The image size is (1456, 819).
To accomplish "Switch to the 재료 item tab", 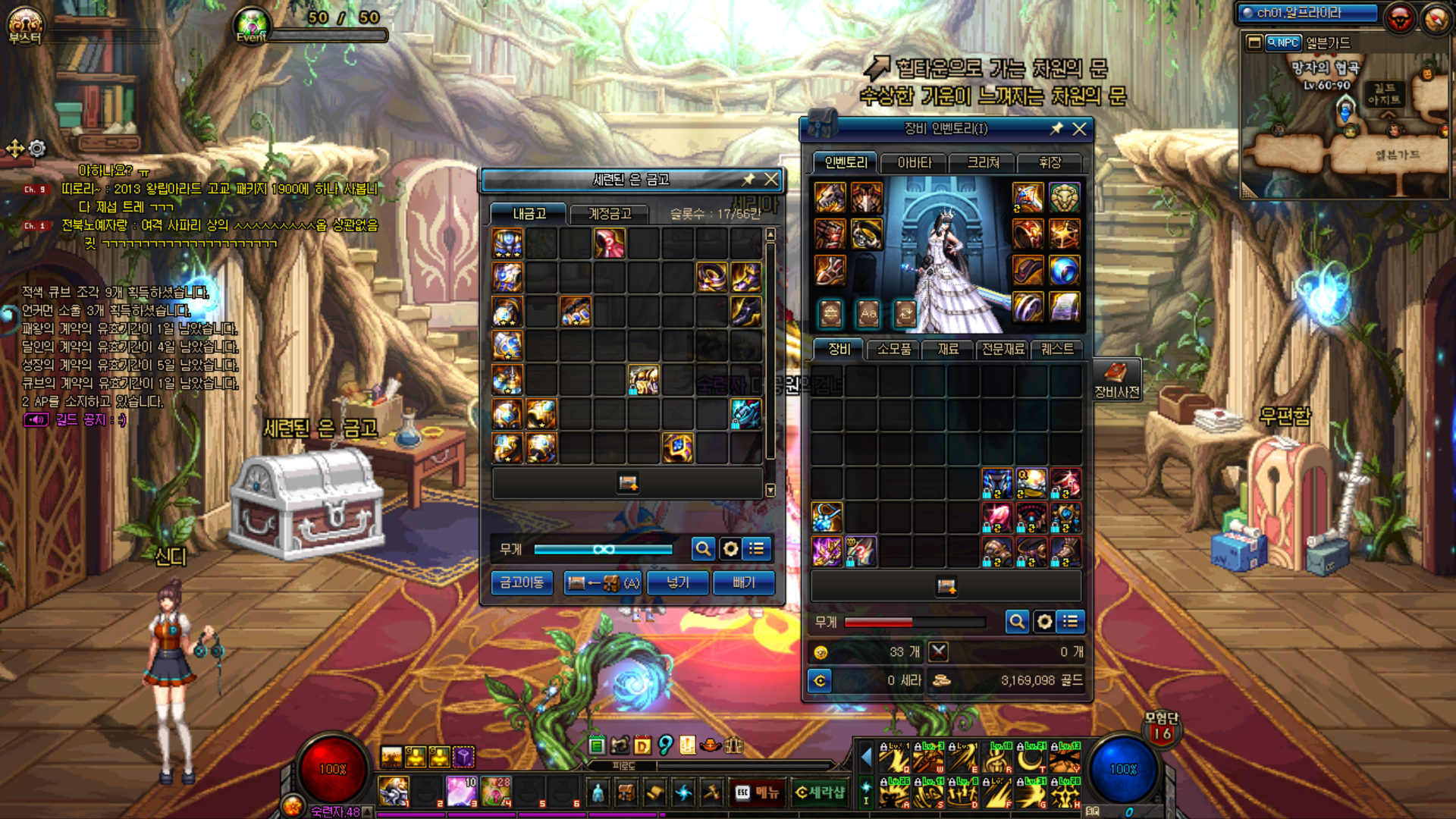I will pyautogui.click(x=948, y=349).
